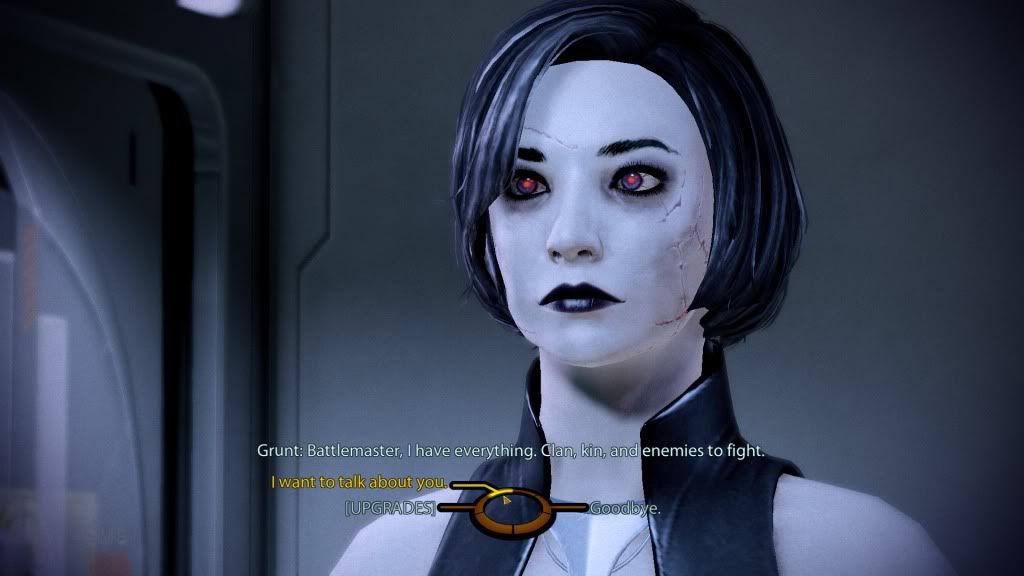
Task: Pick the Goodbye reply
Action: tap(625, 508)
